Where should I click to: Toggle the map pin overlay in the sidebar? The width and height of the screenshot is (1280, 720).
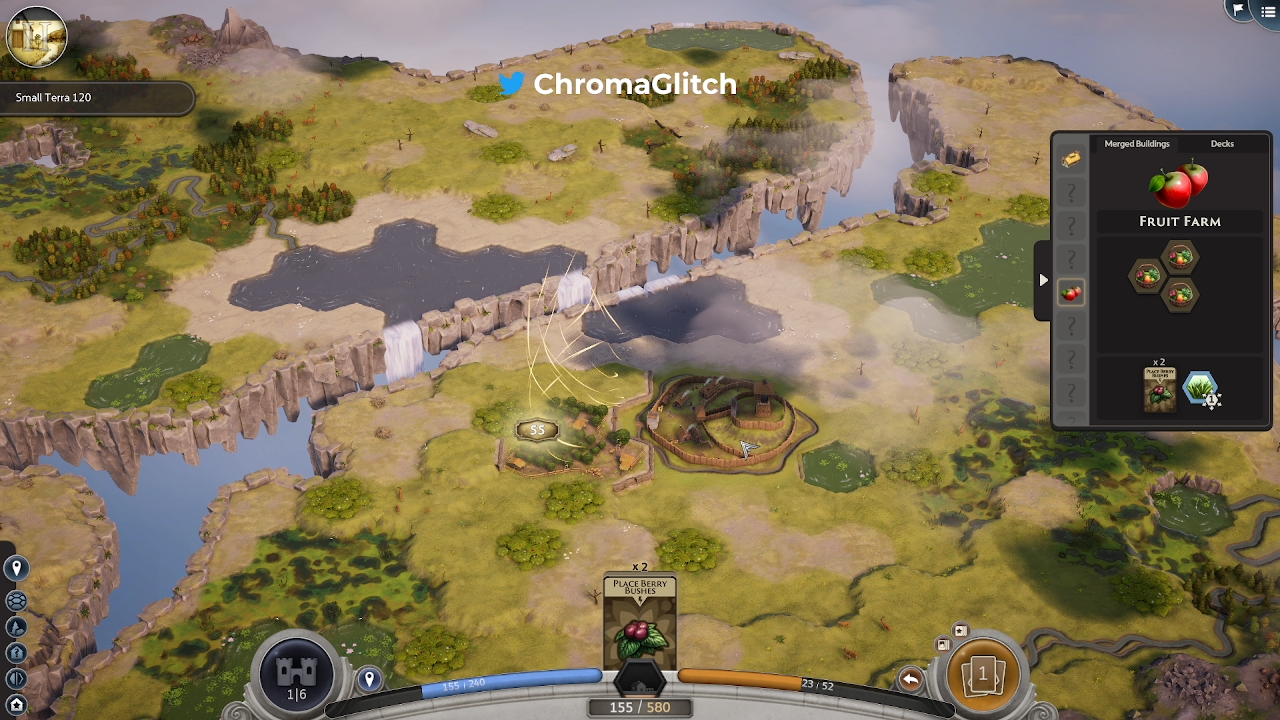[x=15, y=568]
